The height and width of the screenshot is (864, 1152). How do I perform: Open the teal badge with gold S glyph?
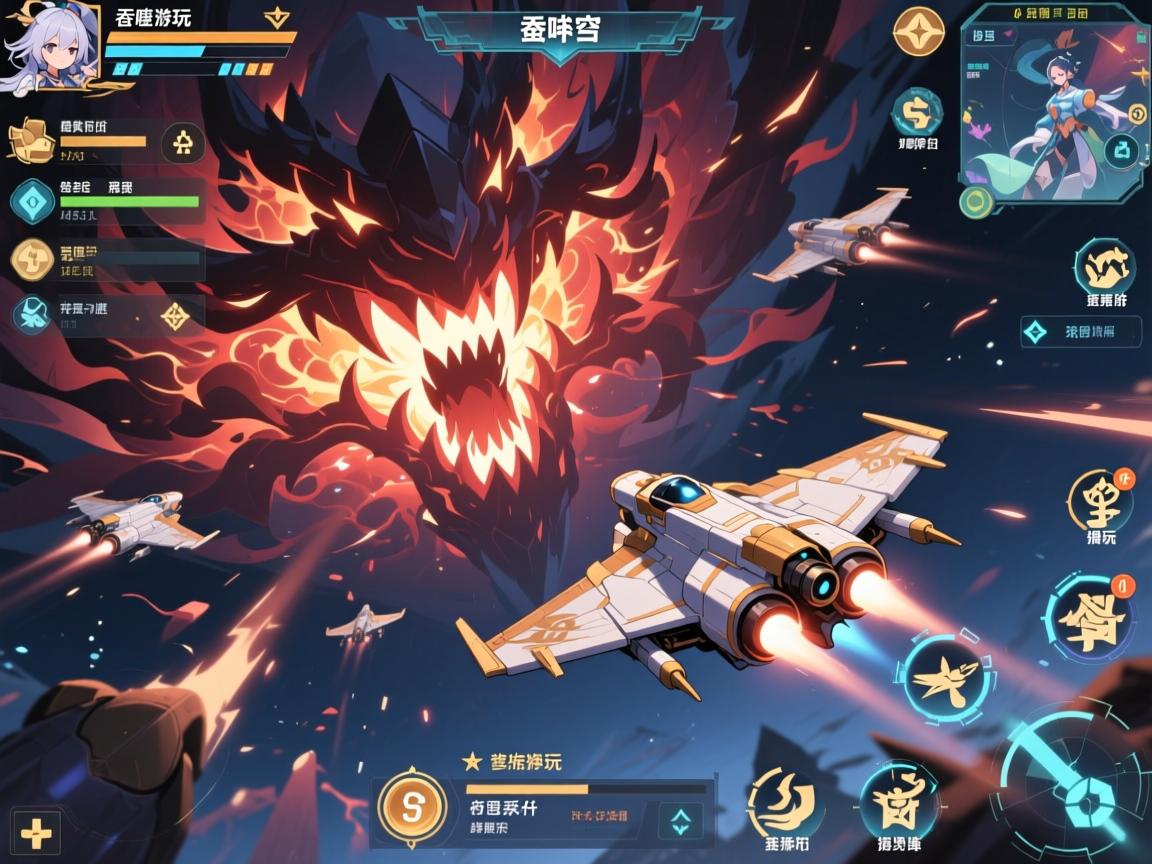click(916, 112)
